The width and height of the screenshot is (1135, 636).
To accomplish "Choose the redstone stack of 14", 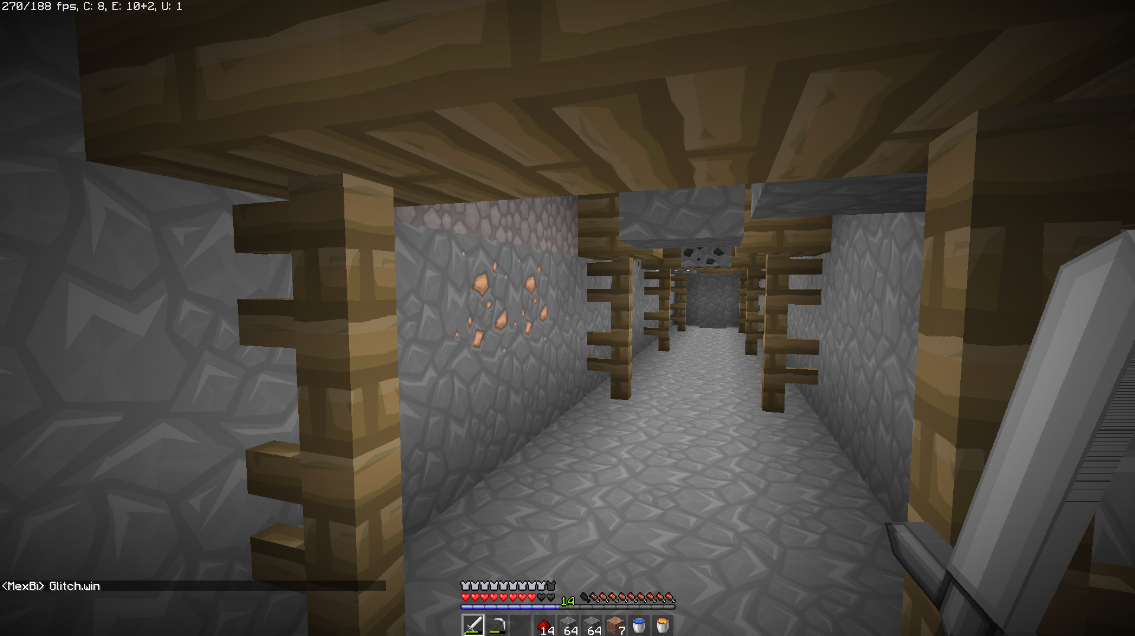I will coord(544,625).
